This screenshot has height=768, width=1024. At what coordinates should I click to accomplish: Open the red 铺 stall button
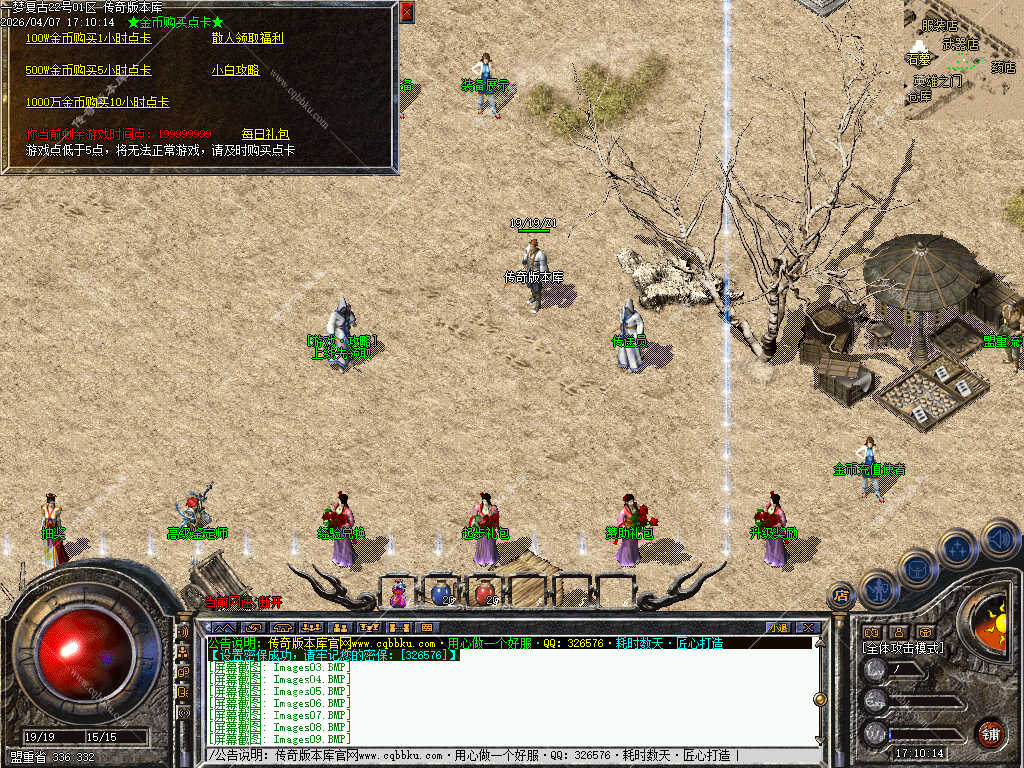click(990, 732)
